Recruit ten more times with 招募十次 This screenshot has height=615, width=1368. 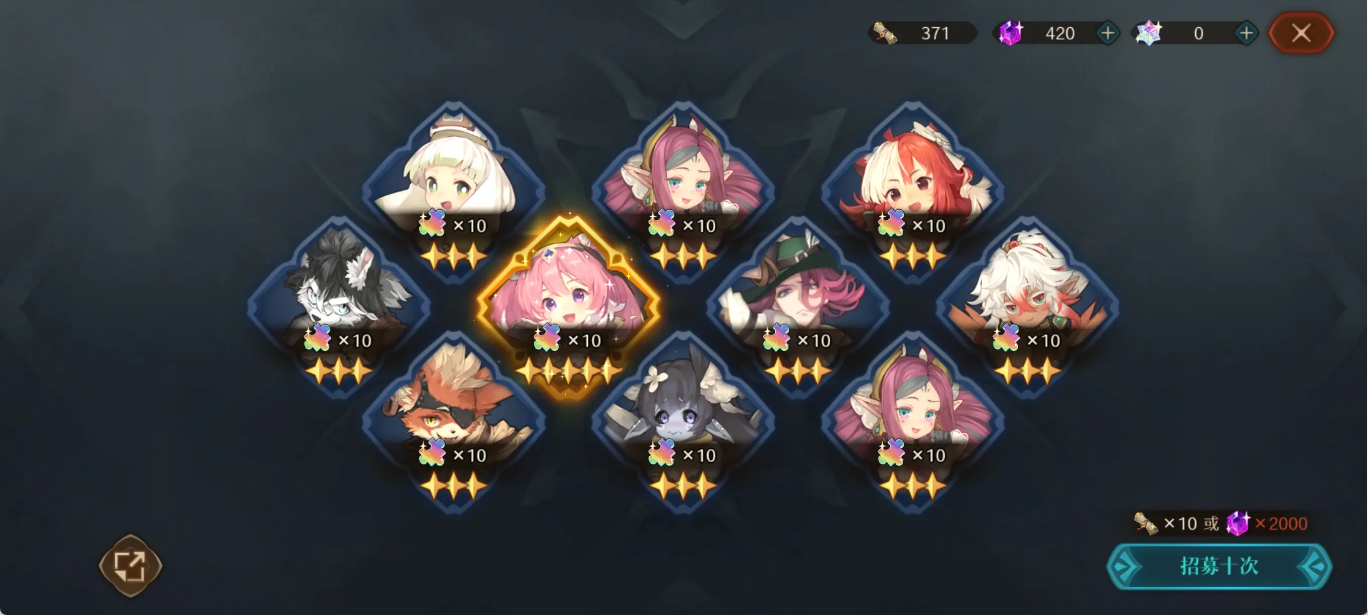[x=1218, y=566]
